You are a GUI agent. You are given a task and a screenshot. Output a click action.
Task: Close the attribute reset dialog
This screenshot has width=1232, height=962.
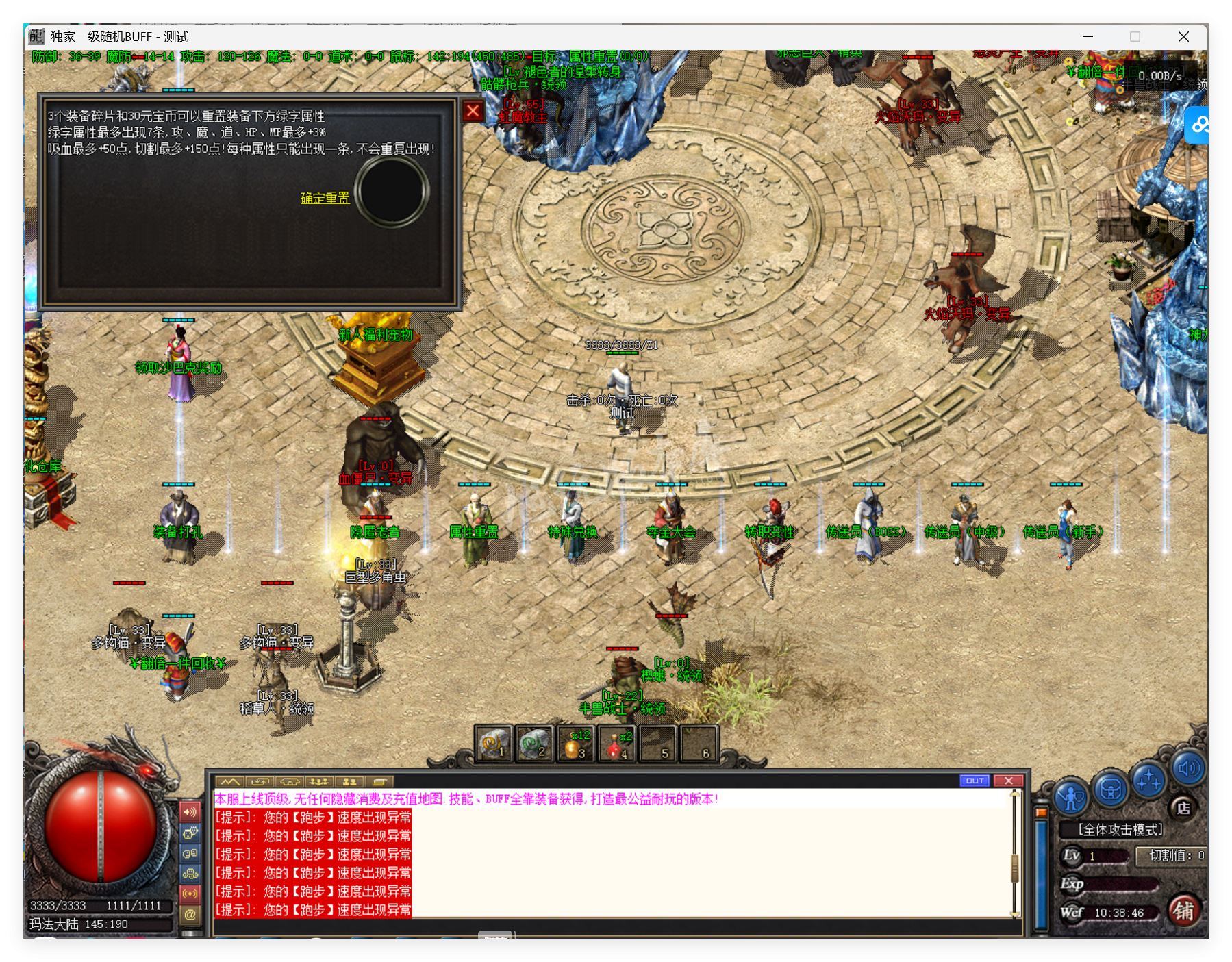click(473, 111)
